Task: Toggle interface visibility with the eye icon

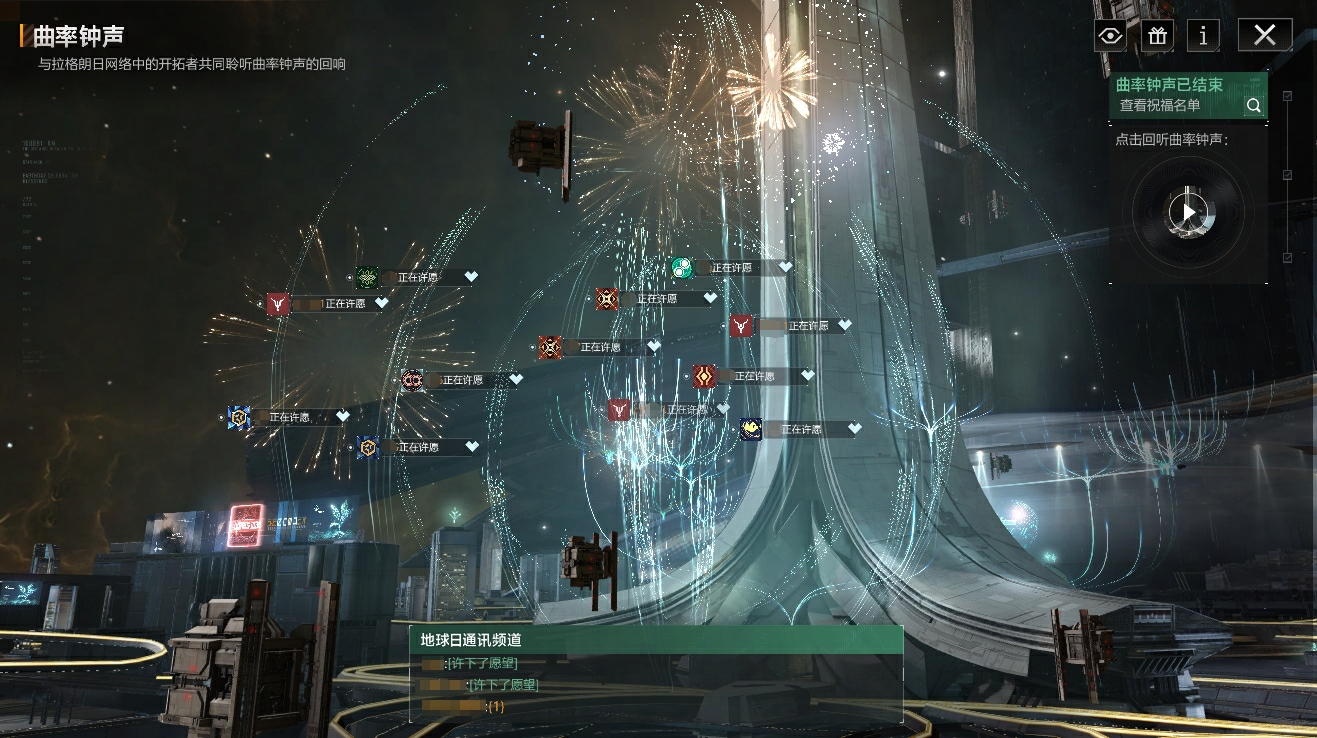Action: coord(1110,36)
